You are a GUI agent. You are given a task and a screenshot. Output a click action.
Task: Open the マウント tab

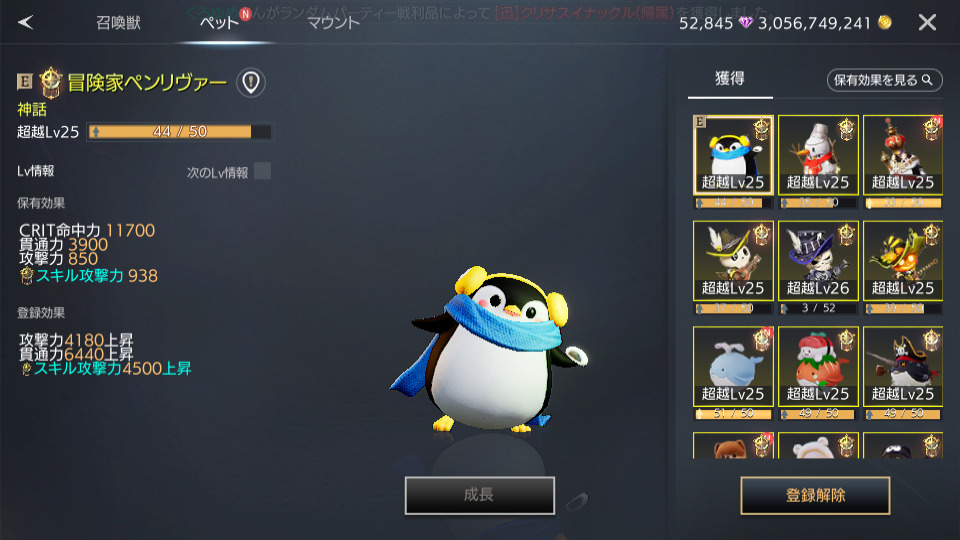point(333,22)
